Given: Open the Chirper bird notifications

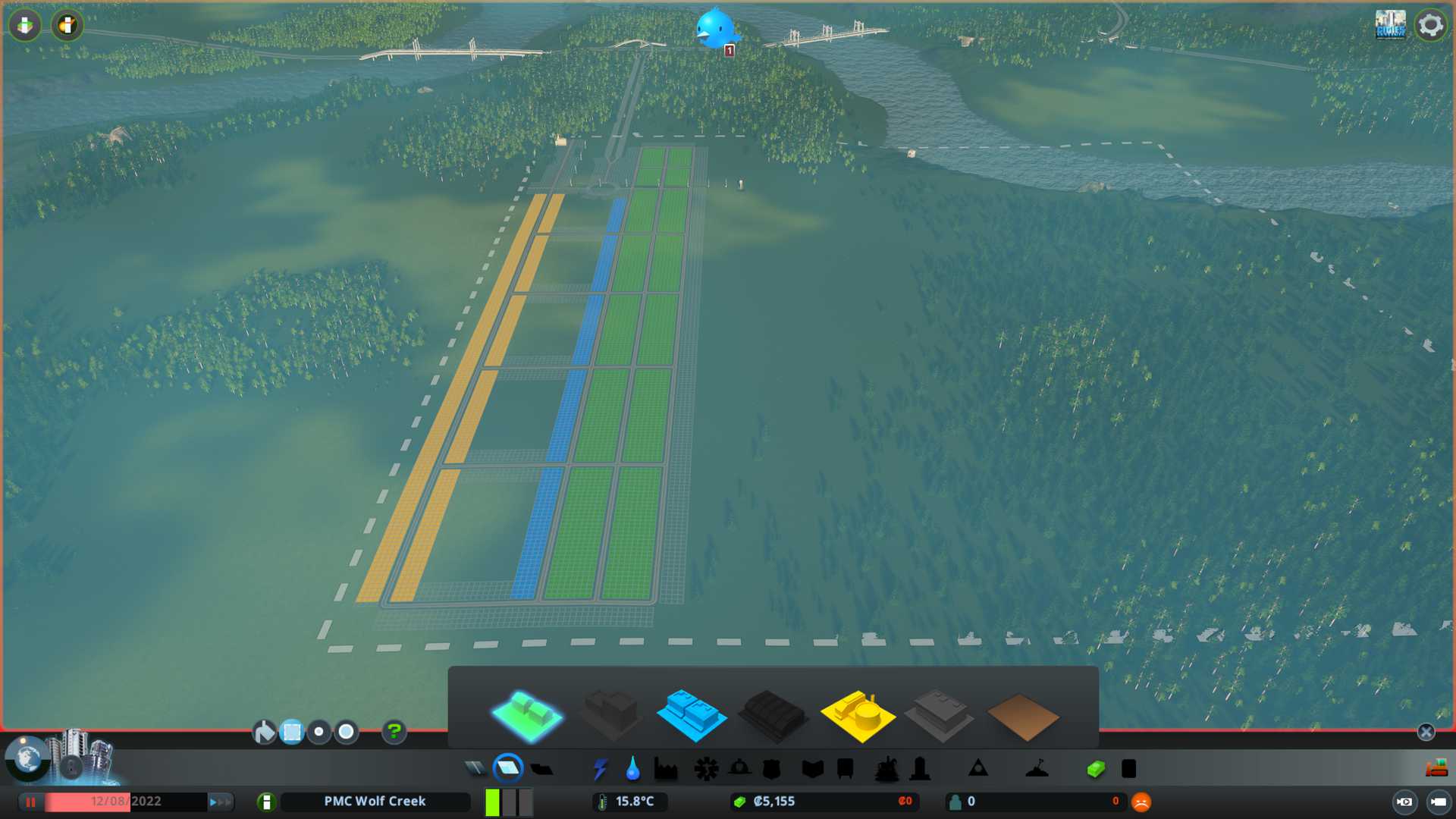Looking at the screenshot, I should click(715, 29).
